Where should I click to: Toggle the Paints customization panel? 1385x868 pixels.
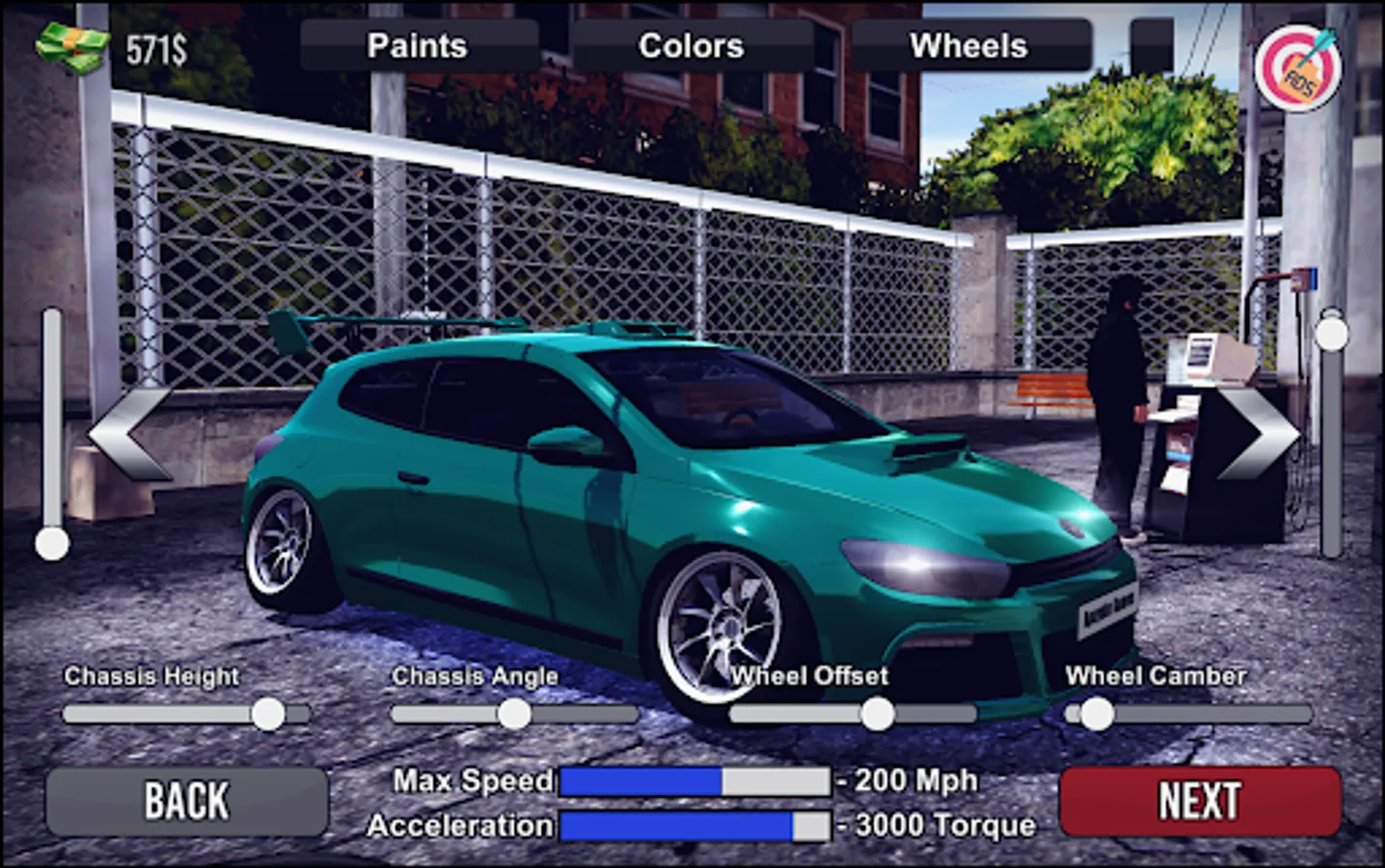point(417,44)
